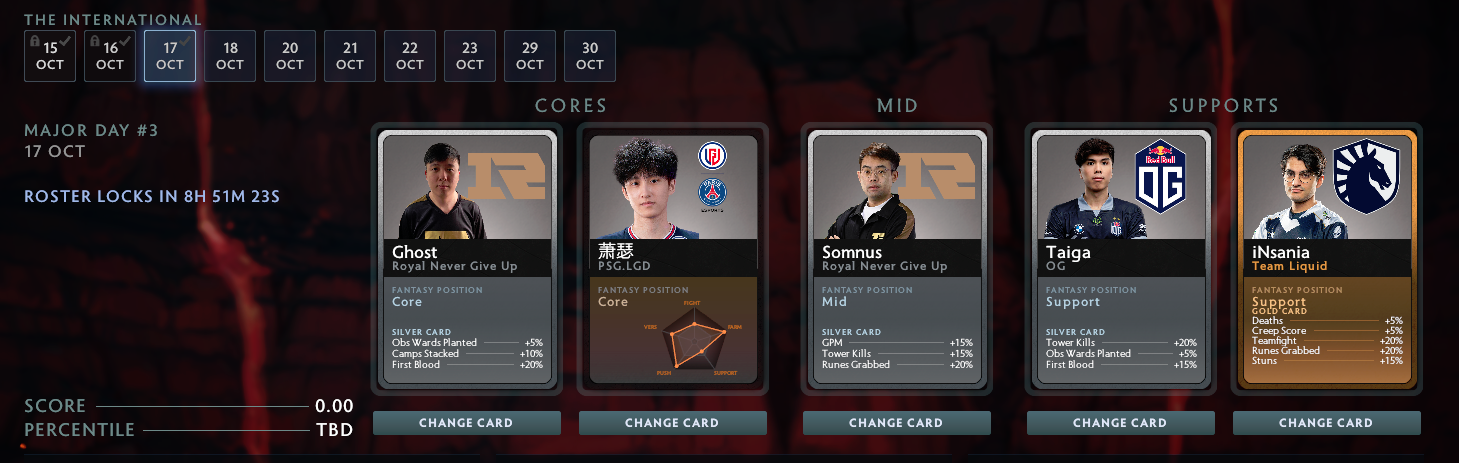
Task: Select the 15 OCT day tab
Action: 50,56
